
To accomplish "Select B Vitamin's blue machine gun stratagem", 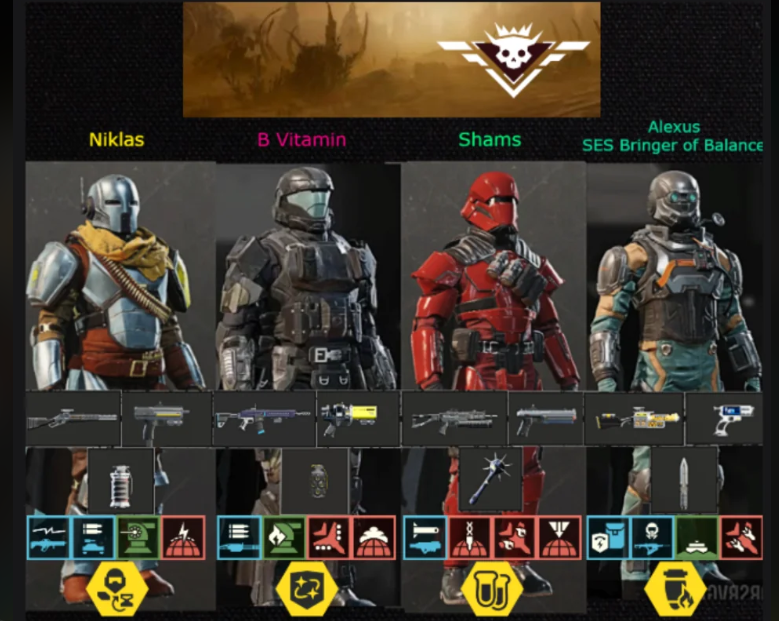I will click(x=239, y=537).
